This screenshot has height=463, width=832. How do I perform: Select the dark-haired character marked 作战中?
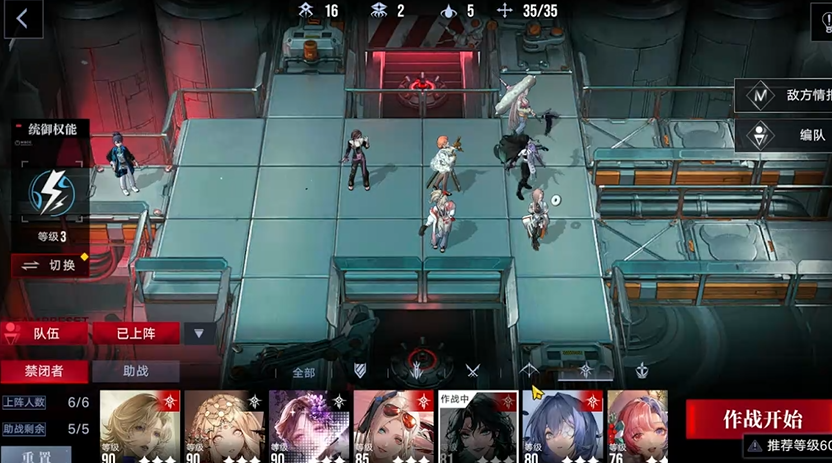point(477,427)
